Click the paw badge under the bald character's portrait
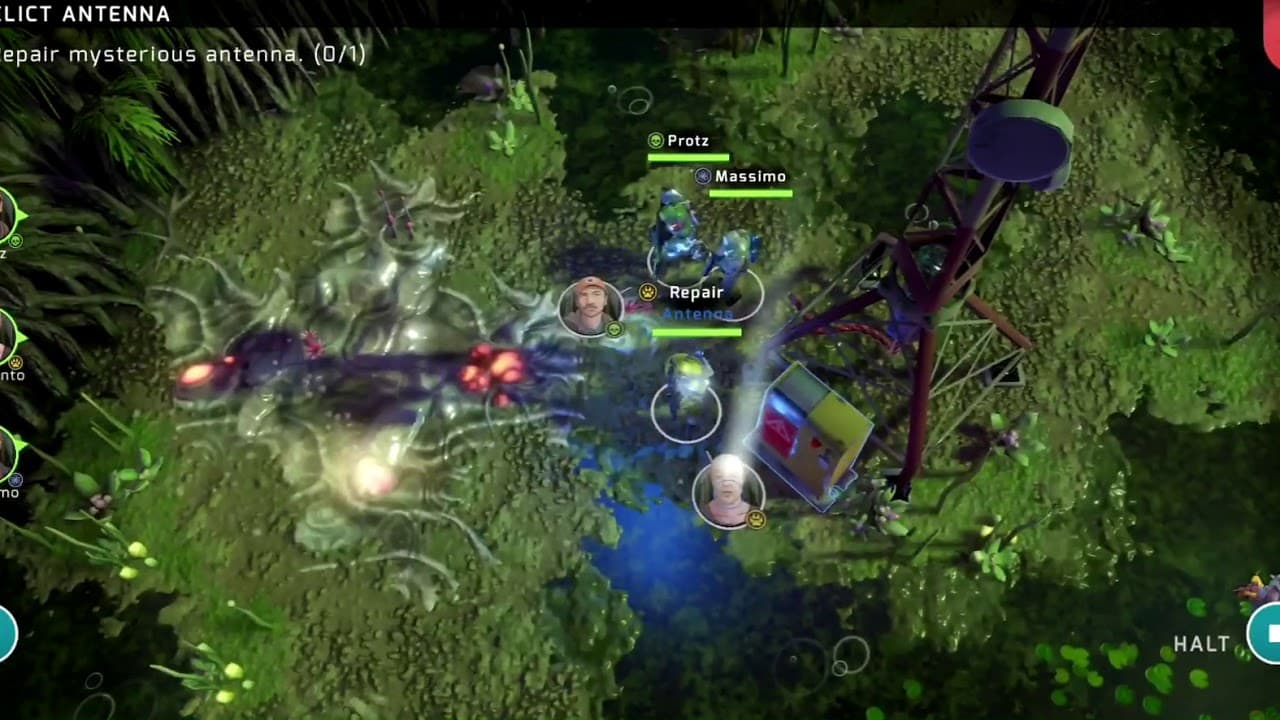This screenshot has height=720, width=1280. click(x=755, y=519)
